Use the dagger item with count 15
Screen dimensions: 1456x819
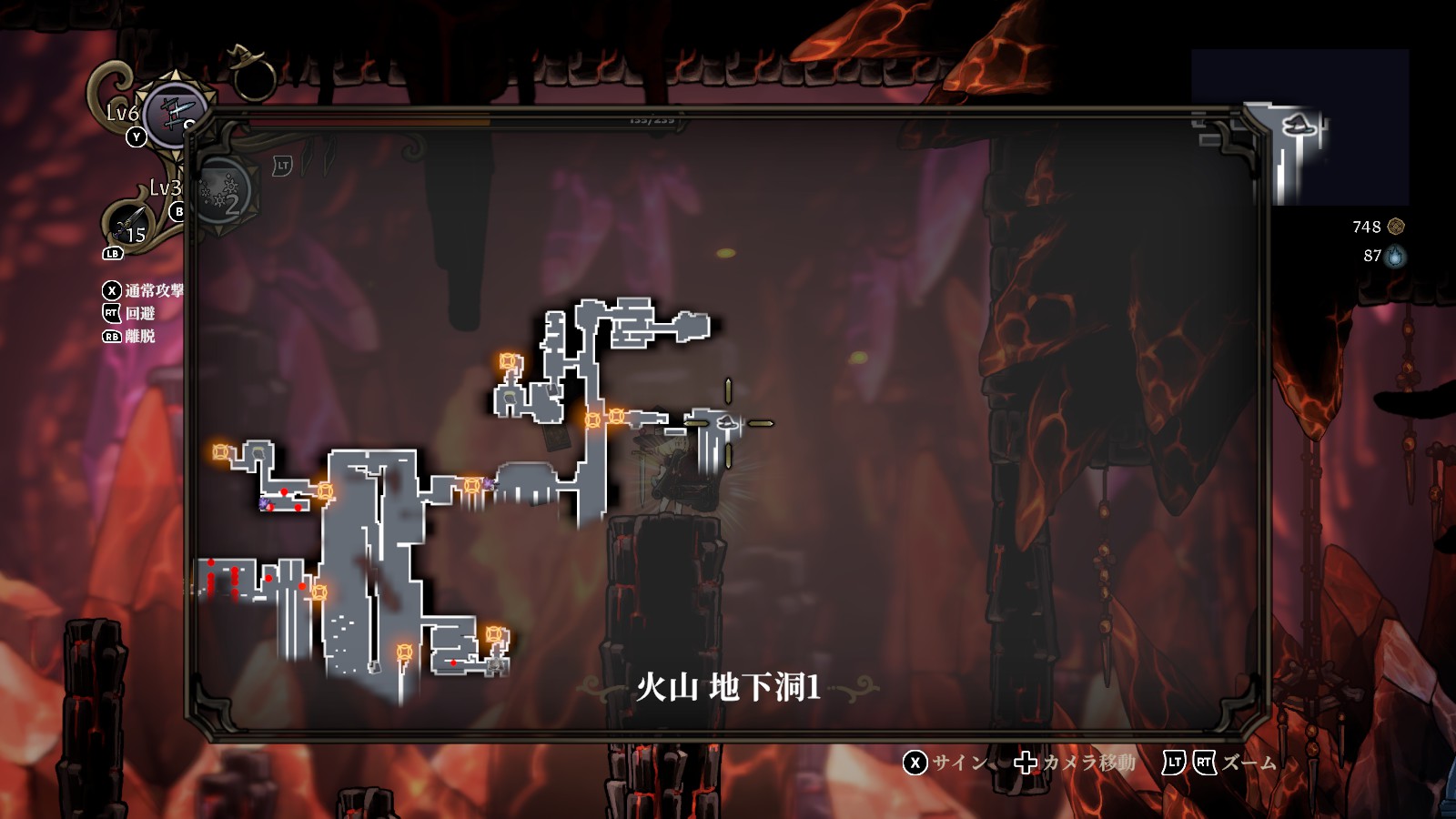click(128, 224)
